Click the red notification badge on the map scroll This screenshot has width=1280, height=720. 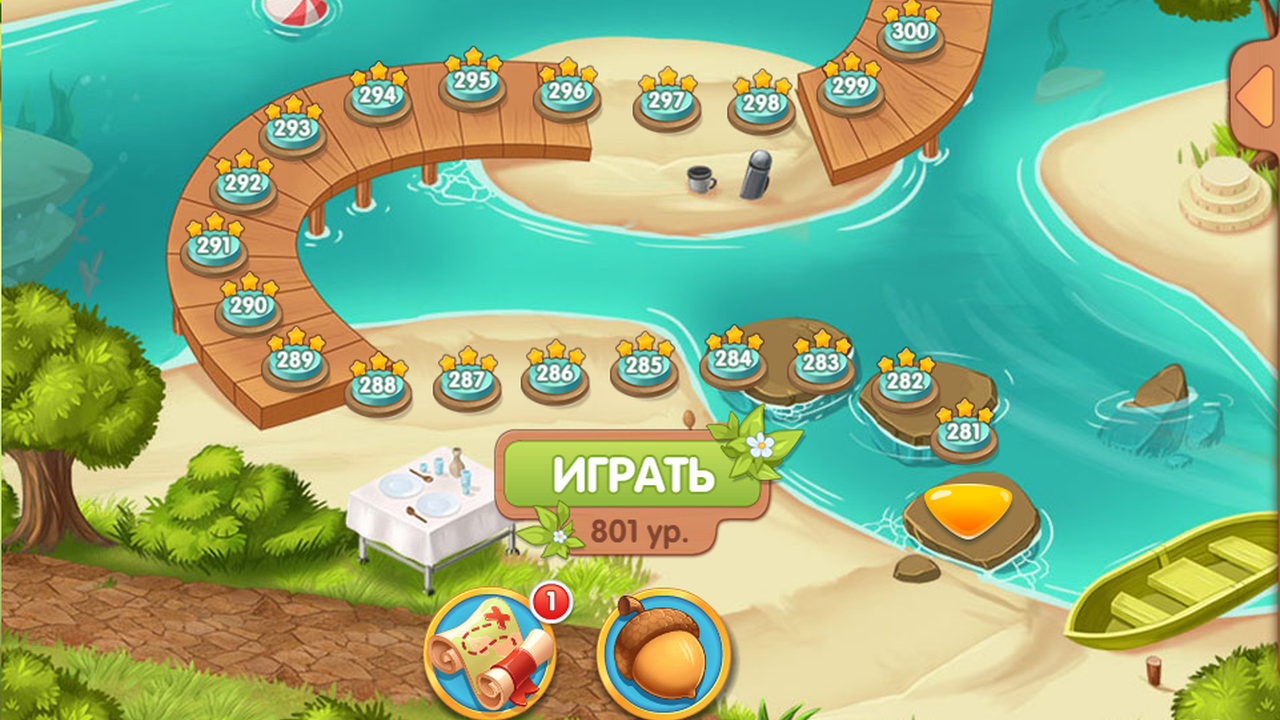point(550,603)
